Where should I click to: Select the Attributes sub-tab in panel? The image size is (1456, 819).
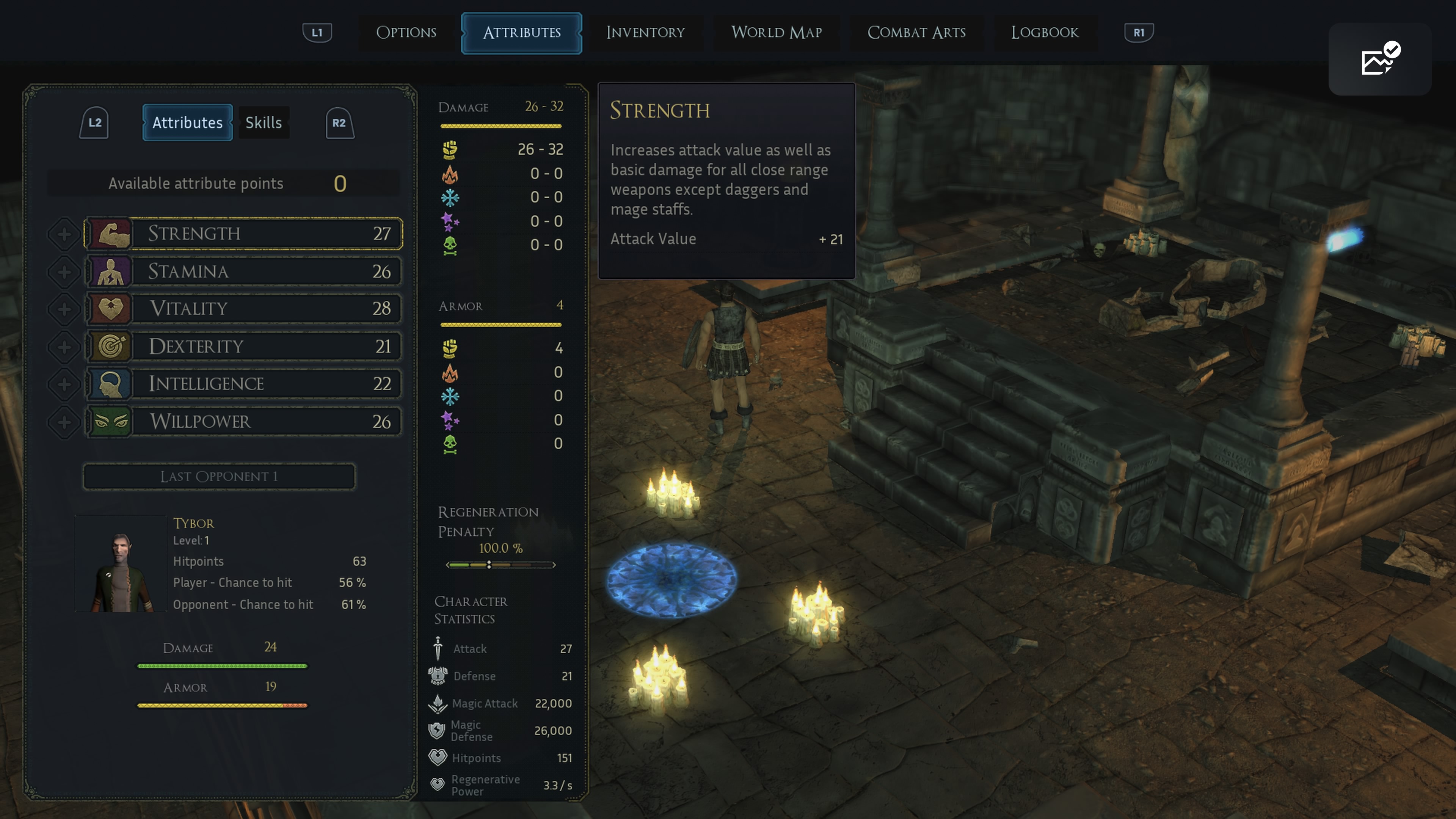coord(187,122)
